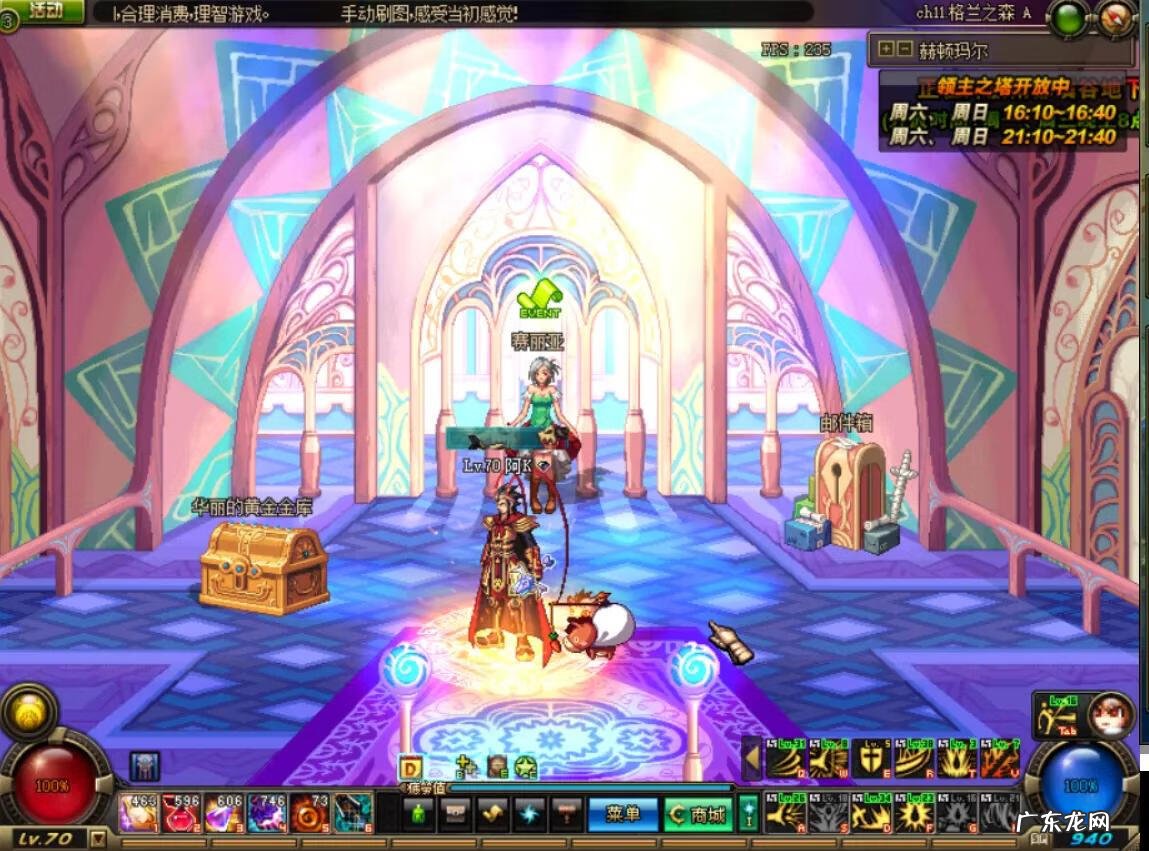Select the purple crystal item slot 3

coord(224,813)
